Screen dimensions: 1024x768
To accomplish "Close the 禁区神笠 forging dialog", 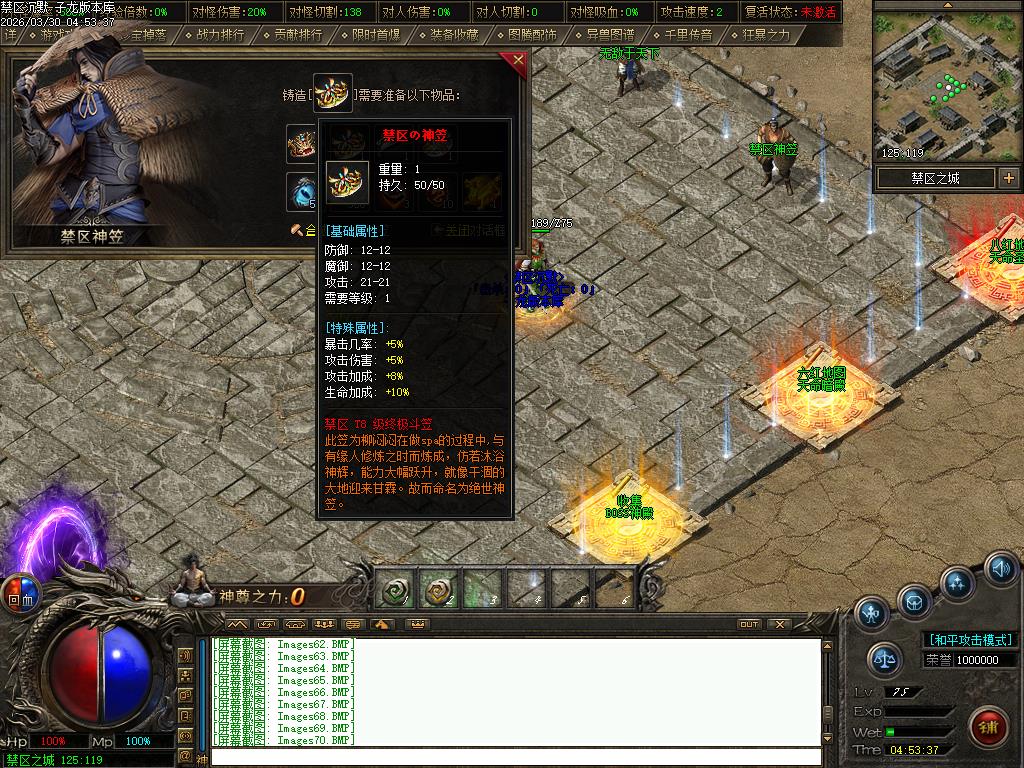I will pos(518,60).
